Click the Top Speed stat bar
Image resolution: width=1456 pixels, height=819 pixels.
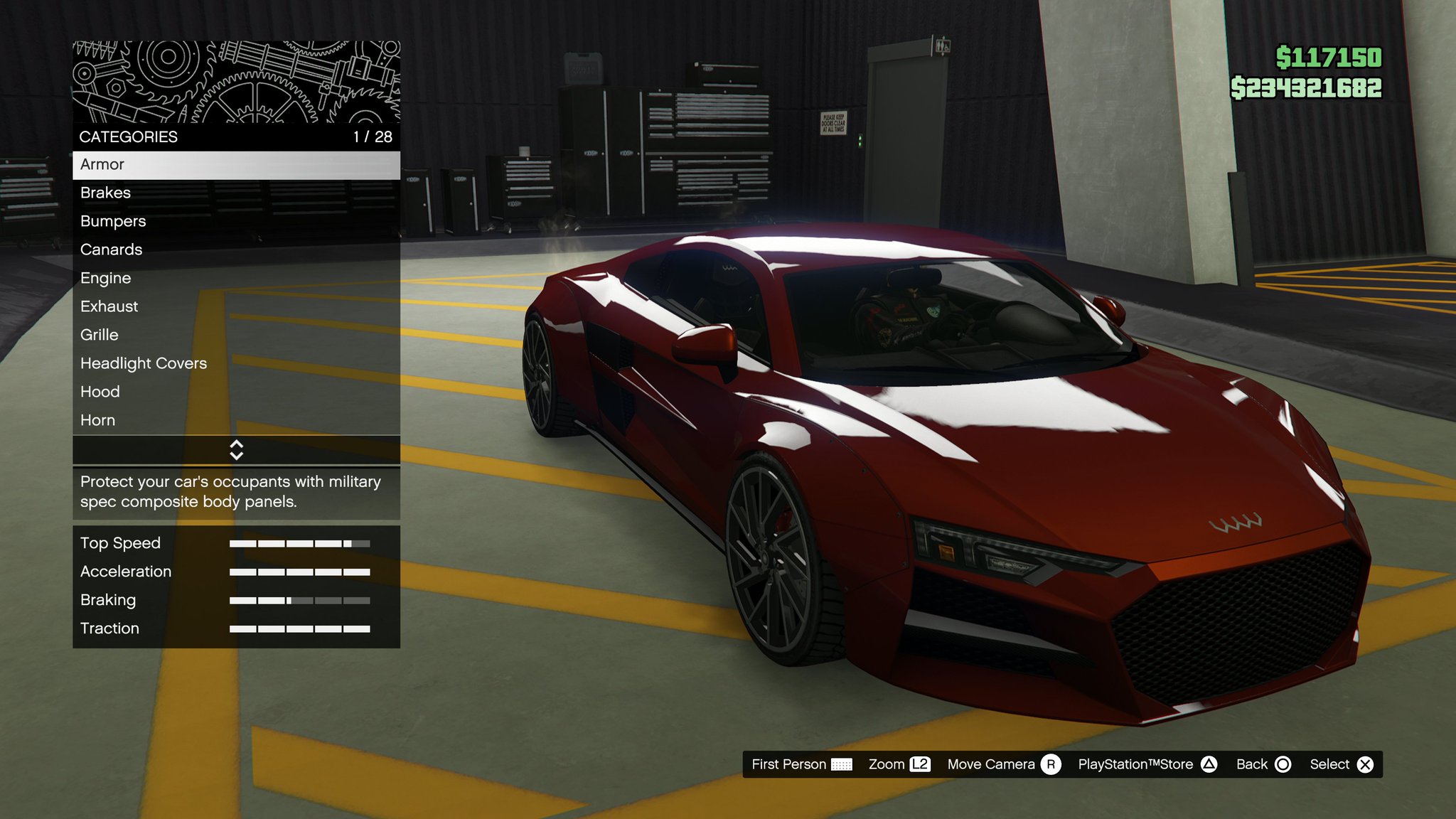[x=299, y=543]
